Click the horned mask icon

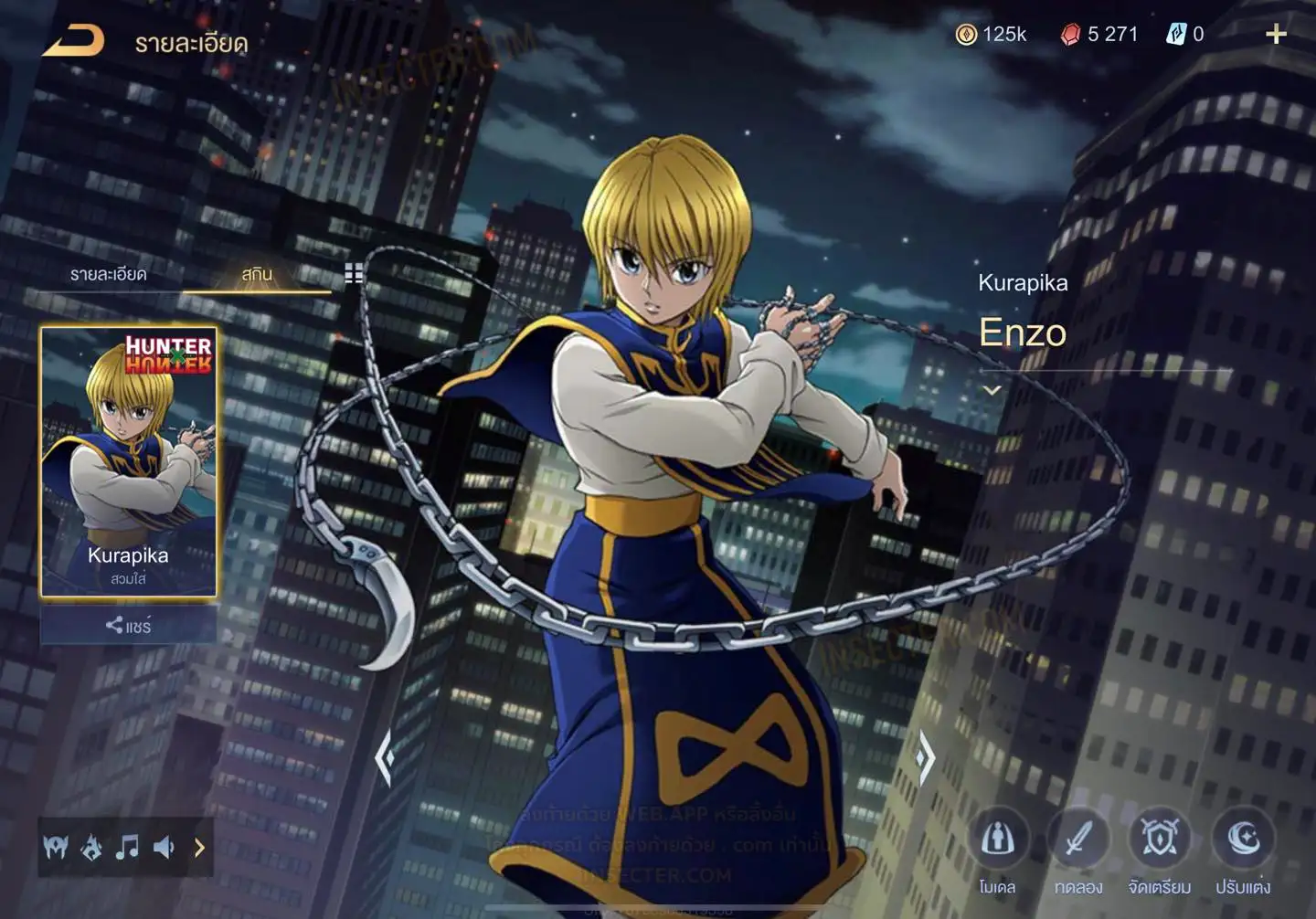click(x=56, y=848)
